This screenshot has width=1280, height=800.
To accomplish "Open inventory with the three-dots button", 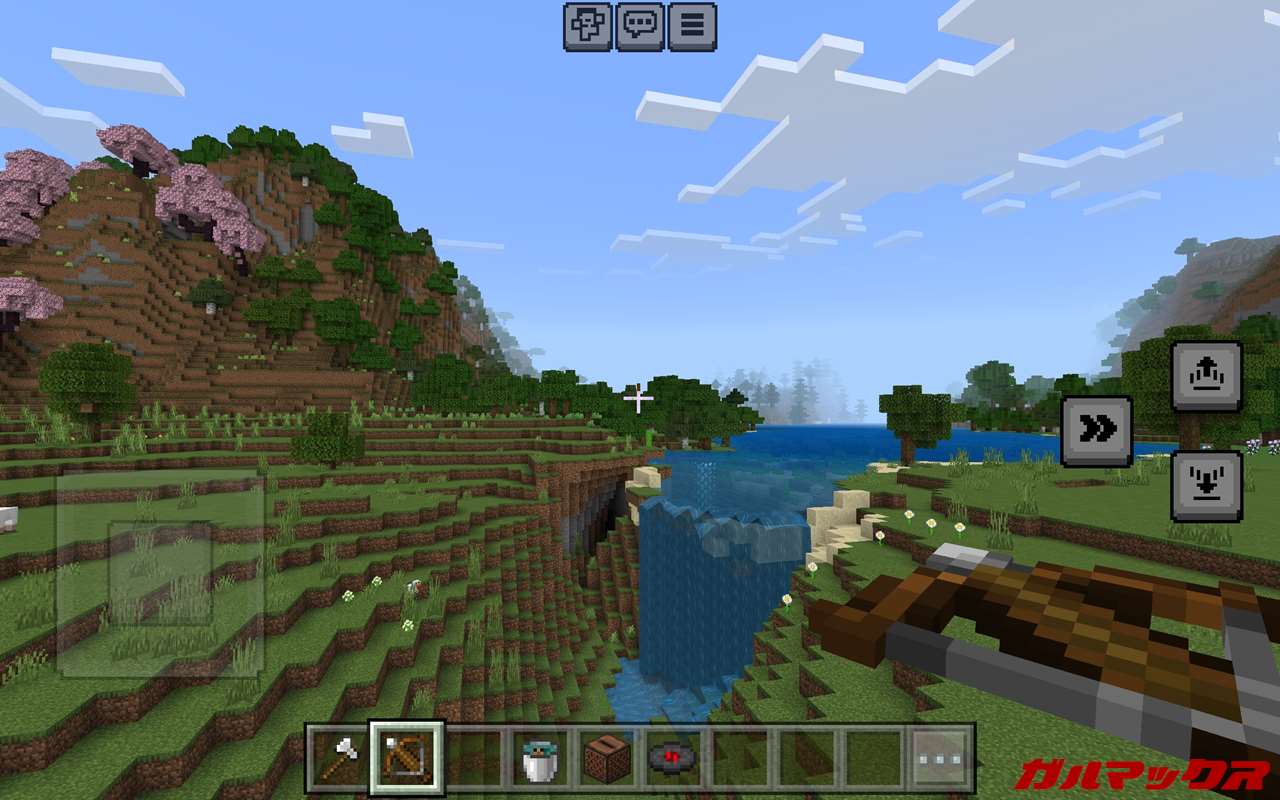I will (941, 759).
